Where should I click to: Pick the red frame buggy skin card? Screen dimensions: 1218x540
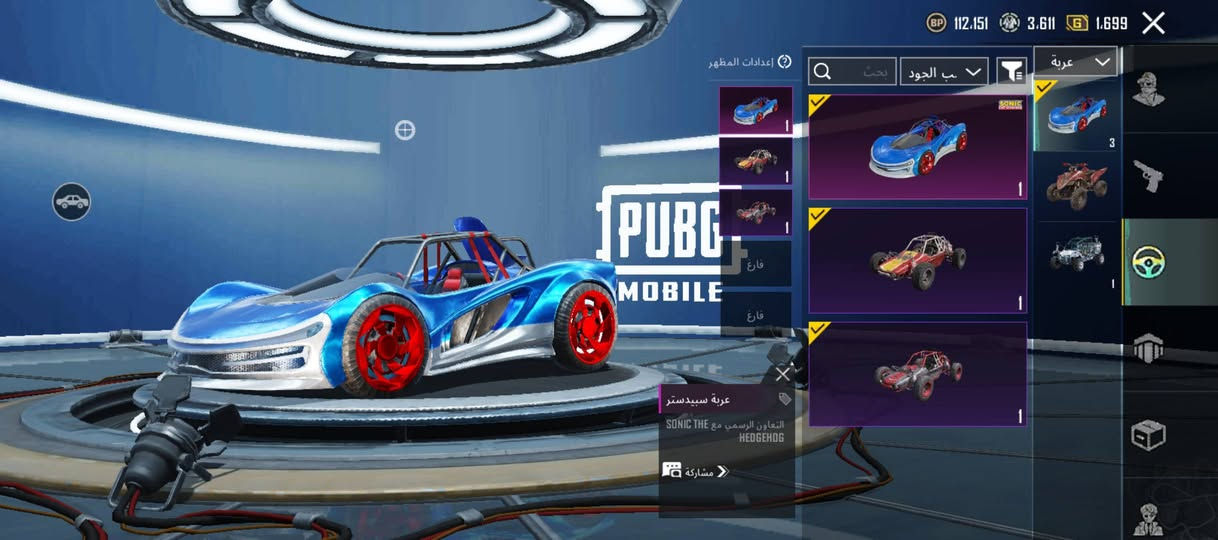click(917, 373)
